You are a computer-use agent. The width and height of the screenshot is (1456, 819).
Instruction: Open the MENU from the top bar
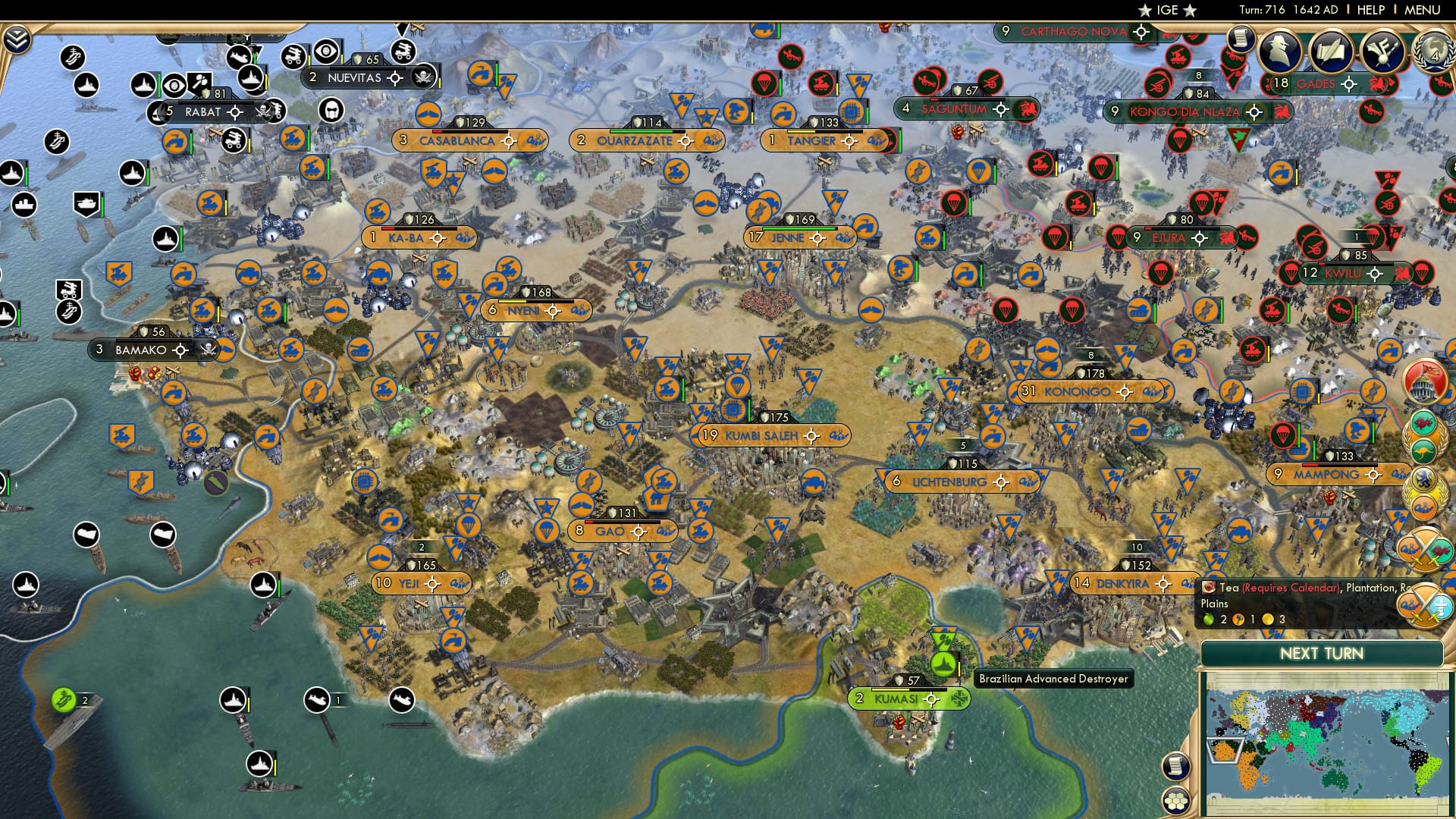(x=1424, y=11)
